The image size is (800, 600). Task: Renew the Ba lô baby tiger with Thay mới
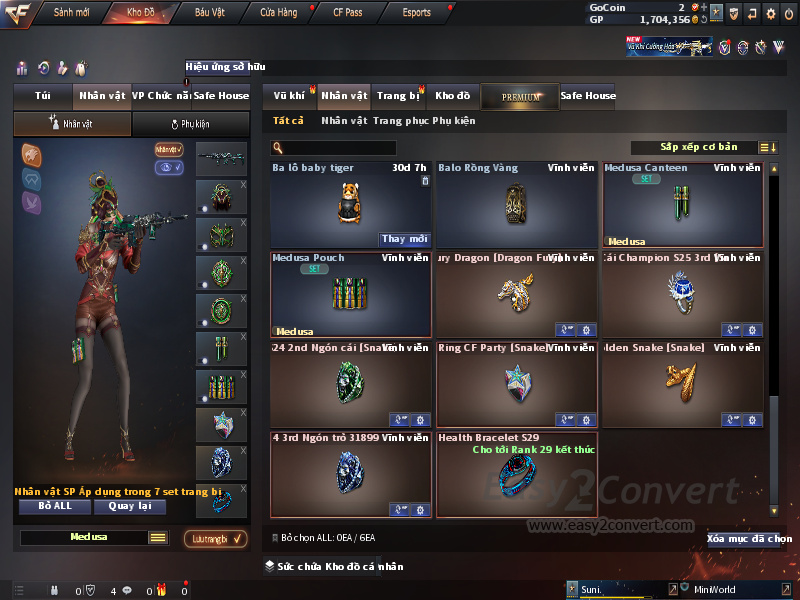tap(405, 239)
